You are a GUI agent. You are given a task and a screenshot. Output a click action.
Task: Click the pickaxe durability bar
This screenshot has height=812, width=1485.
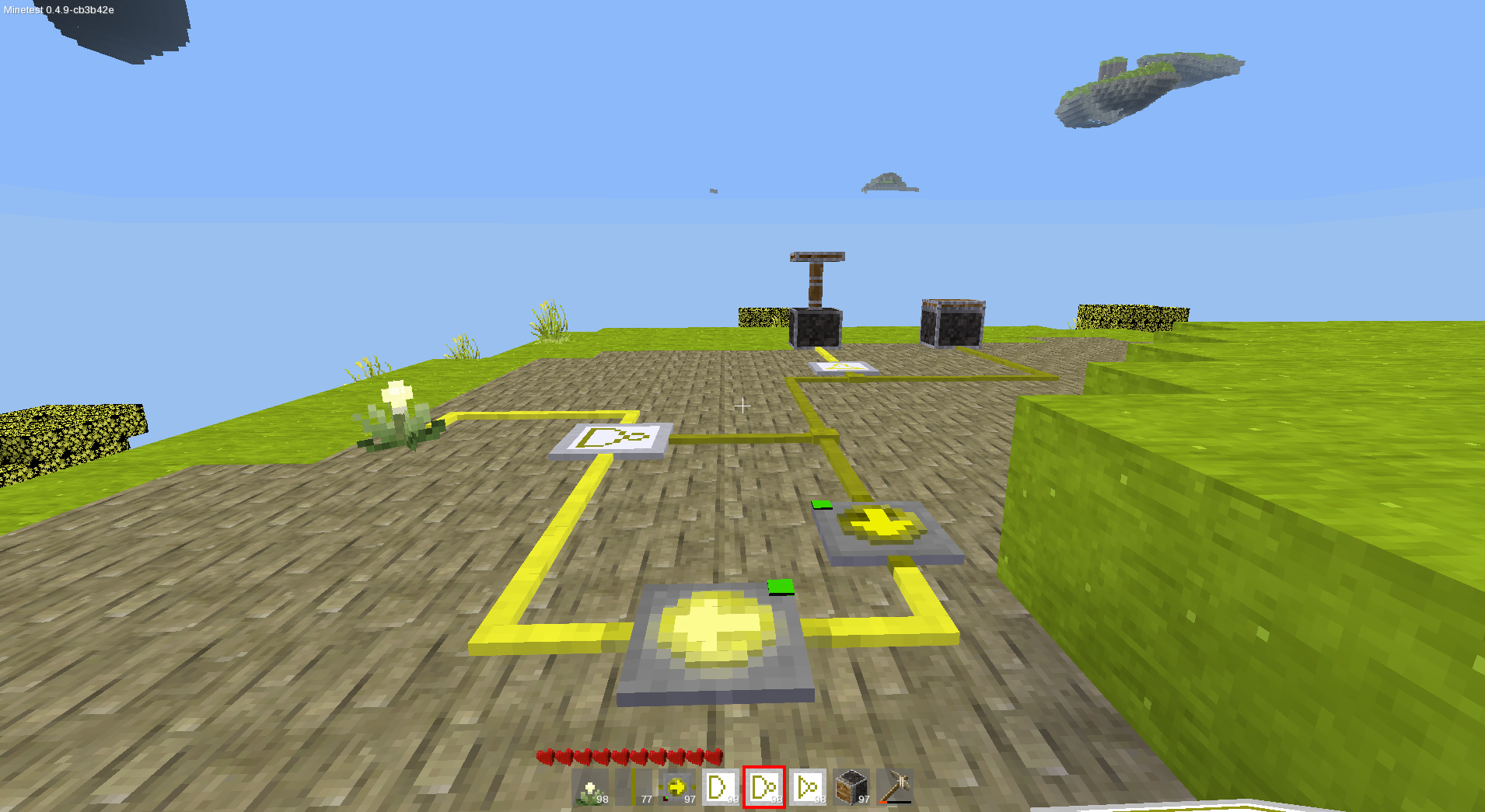click(x=894, y=800)
